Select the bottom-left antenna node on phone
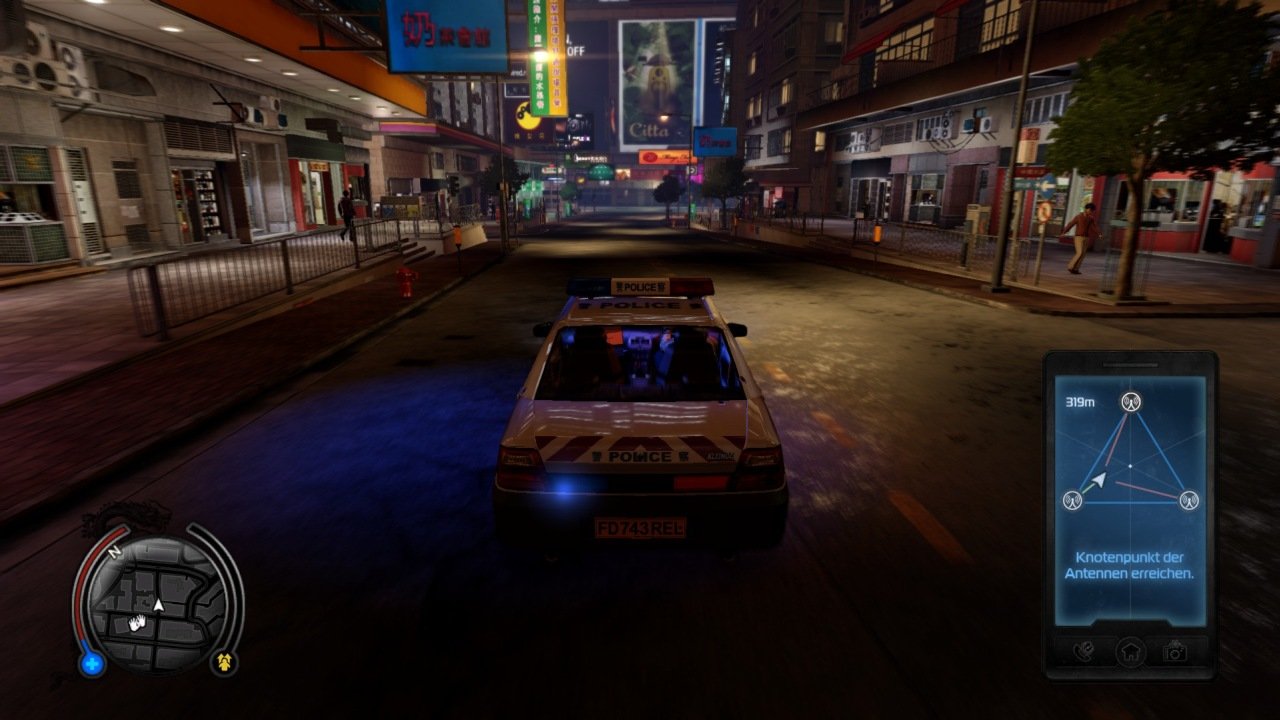This screenshot has width=1280, height=720. pos(1072,500)
